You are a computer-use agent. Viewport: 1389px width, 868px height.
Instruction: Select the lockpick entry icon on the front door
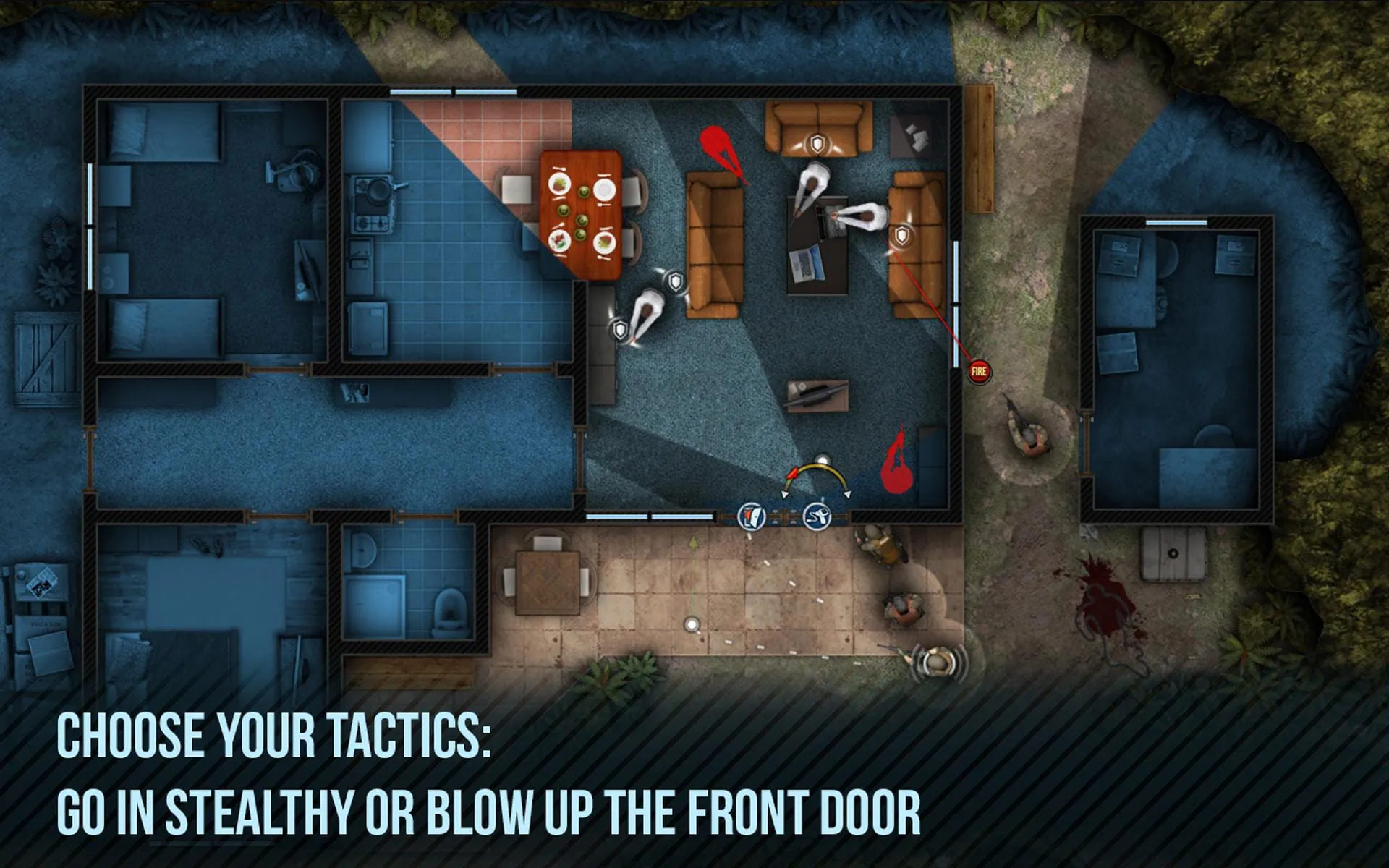coord(817,517)
